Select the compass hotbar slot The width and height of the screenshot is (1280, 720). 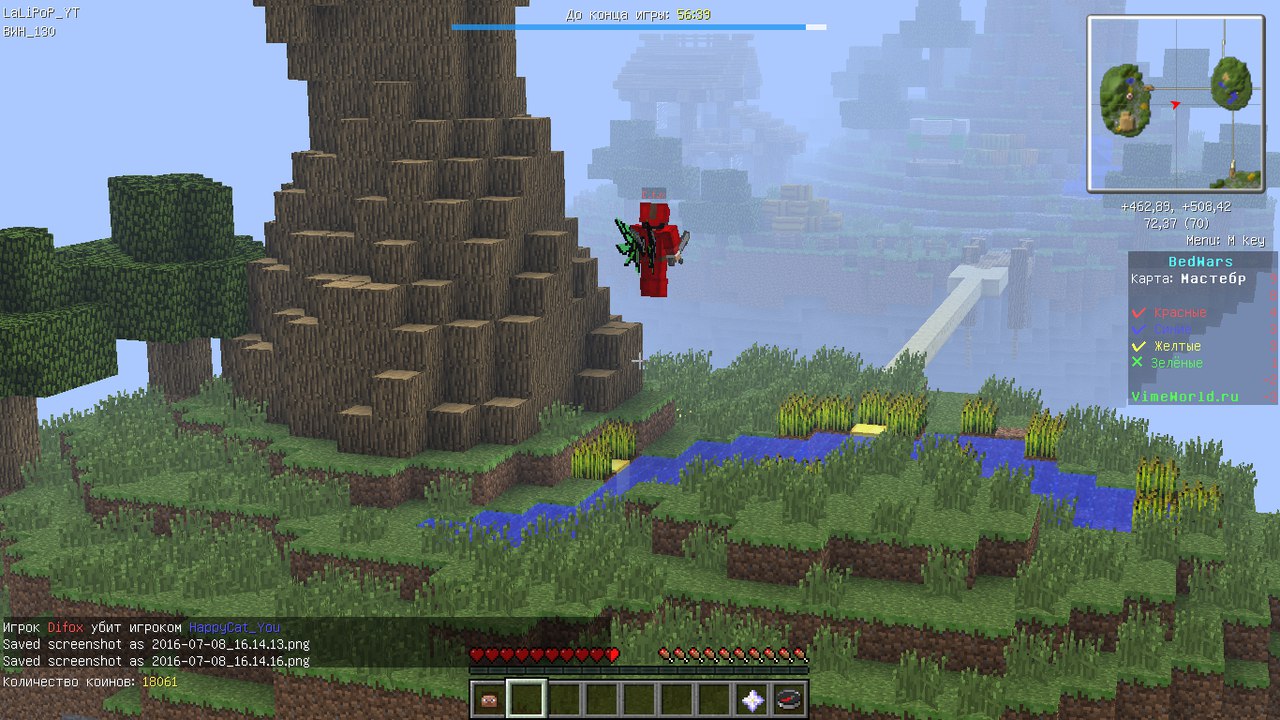(x=790, y=699)
